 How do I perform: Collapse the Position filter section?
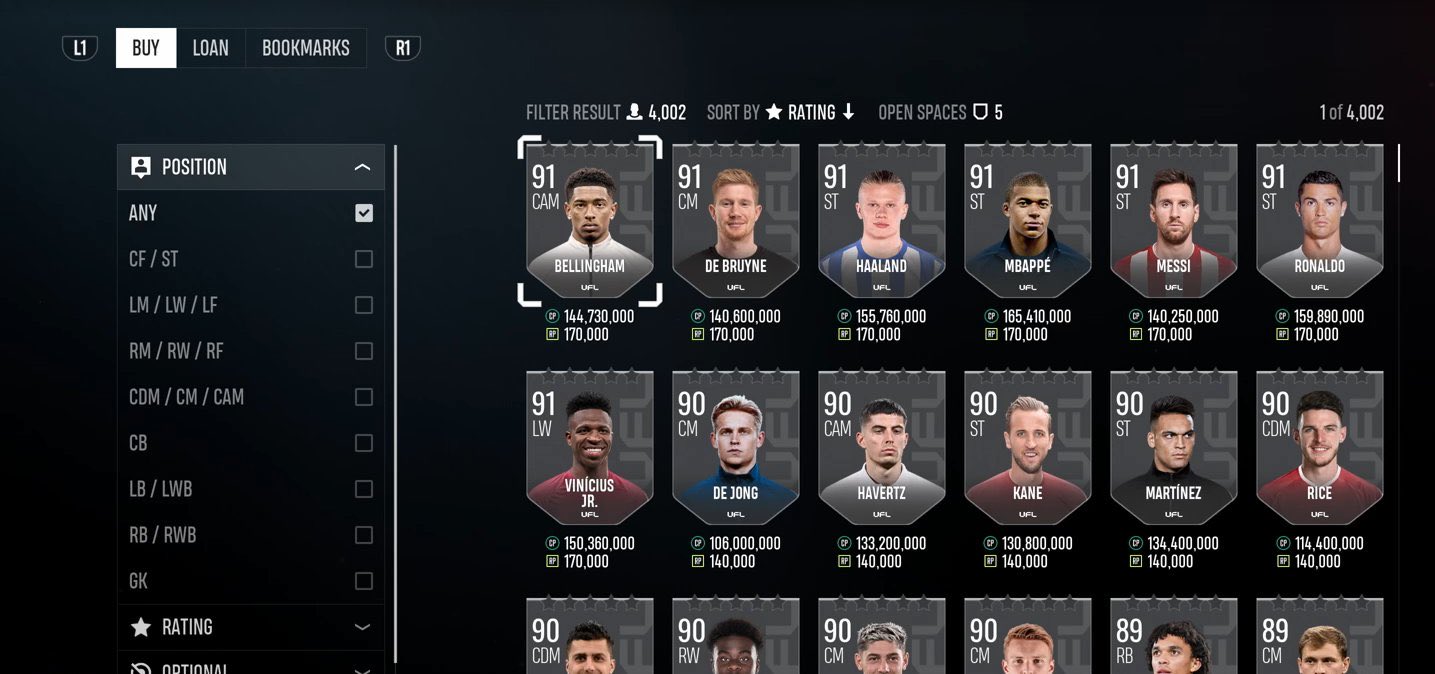click(x=362, y=167)
